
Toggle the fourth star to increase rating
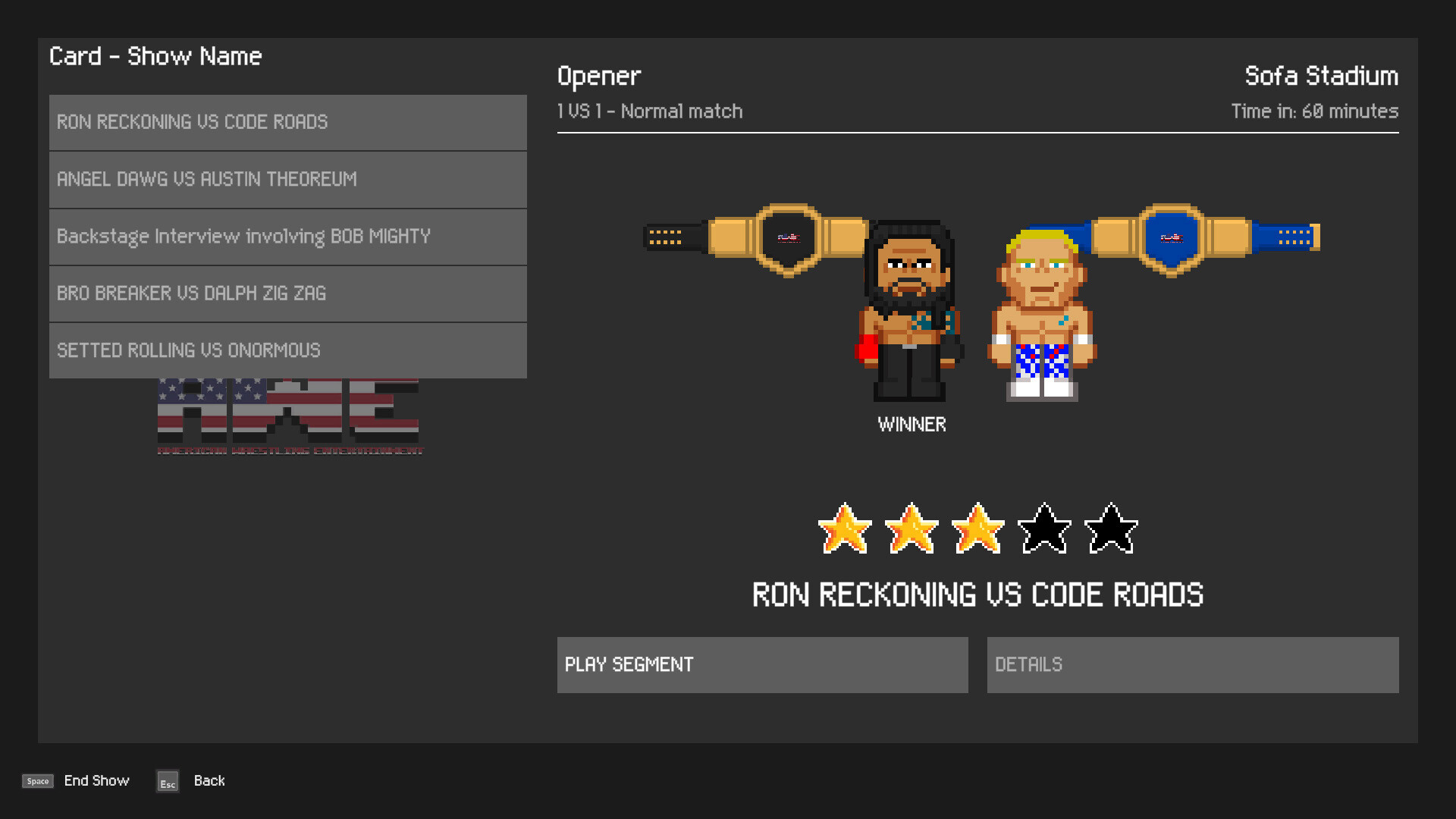1043,529
